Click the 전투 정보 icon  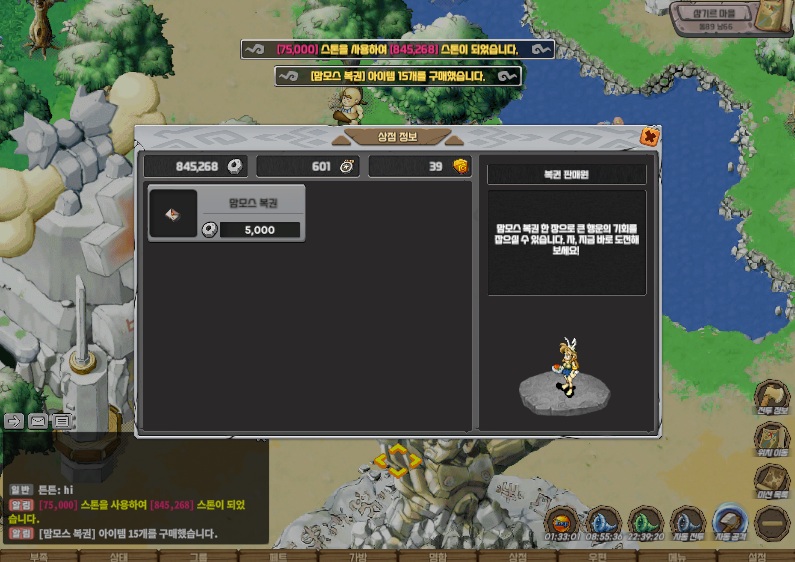click(771, 395)
